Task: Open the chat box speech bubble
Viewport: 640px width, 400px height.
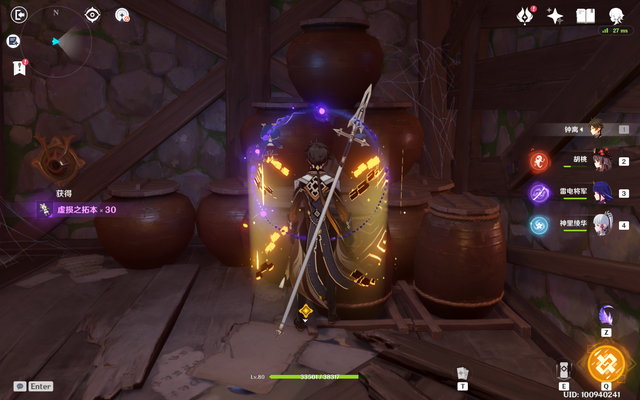Action: pyautogui.click(x=19, y=386)
